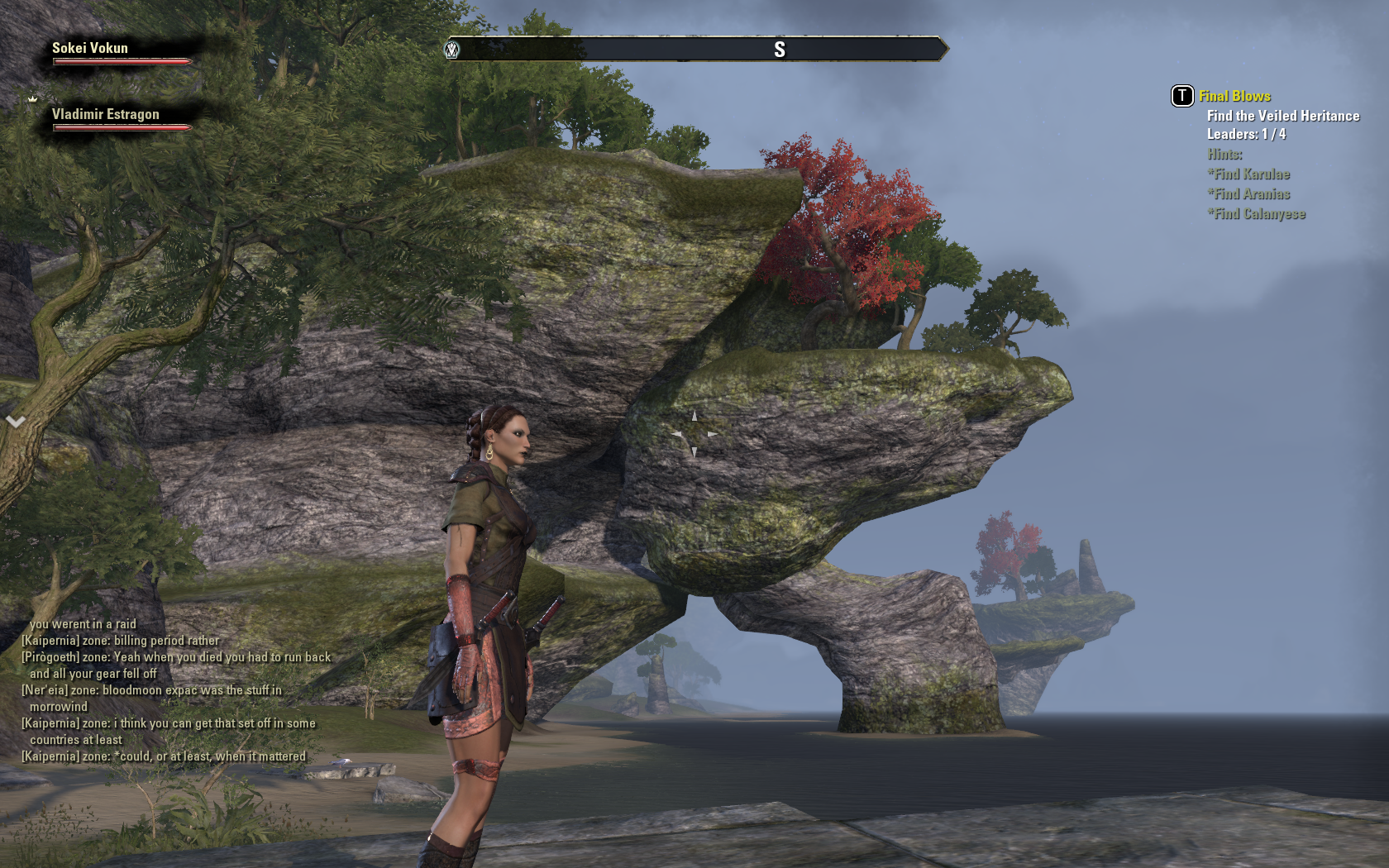Click the Pirògoeth player name in chat
Viewport: 1389px width, 868px height.
click(50, 657)
